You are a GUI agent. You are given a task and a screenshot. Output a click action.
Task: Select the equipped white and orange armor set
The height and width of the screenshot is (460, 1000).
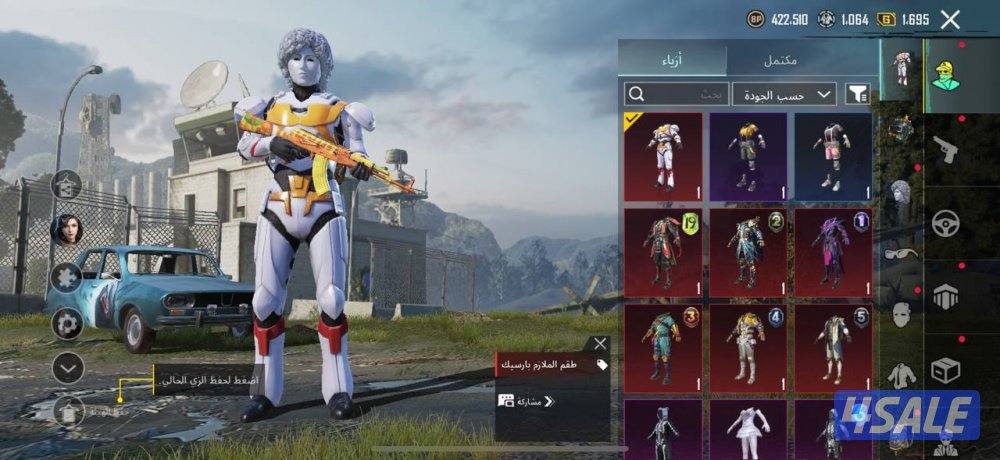663,156
